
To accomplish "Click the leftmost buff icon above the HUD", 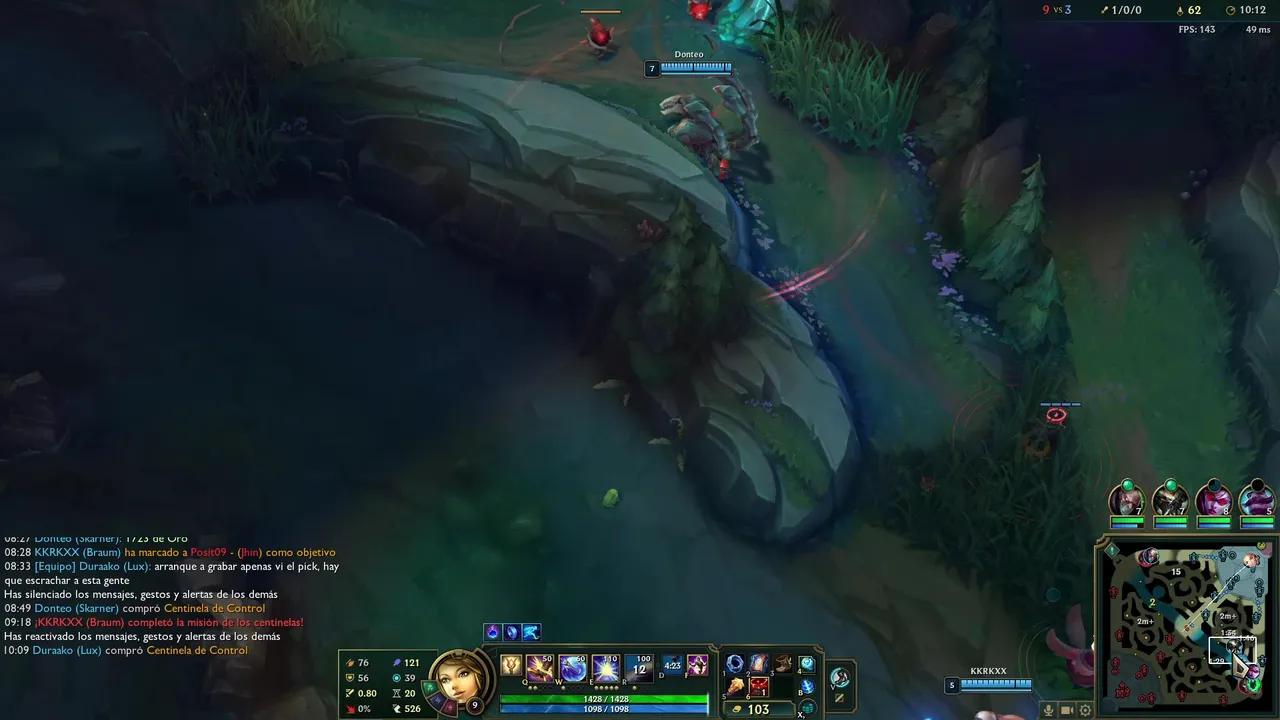I will 493,631.
